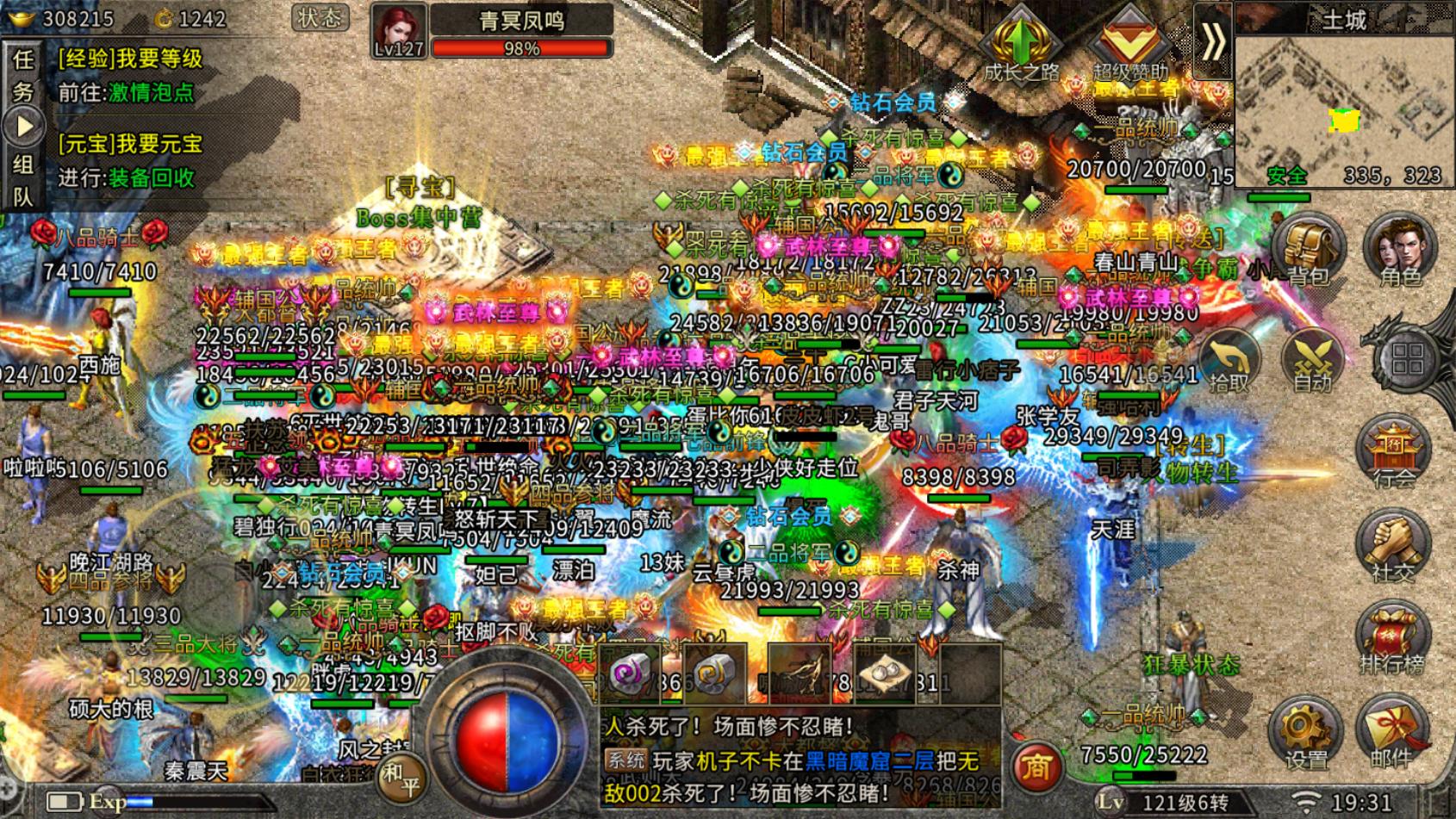Collapse the top menu with double arrow
This screenshot has width=1456, height=819.
point(1213,41)
